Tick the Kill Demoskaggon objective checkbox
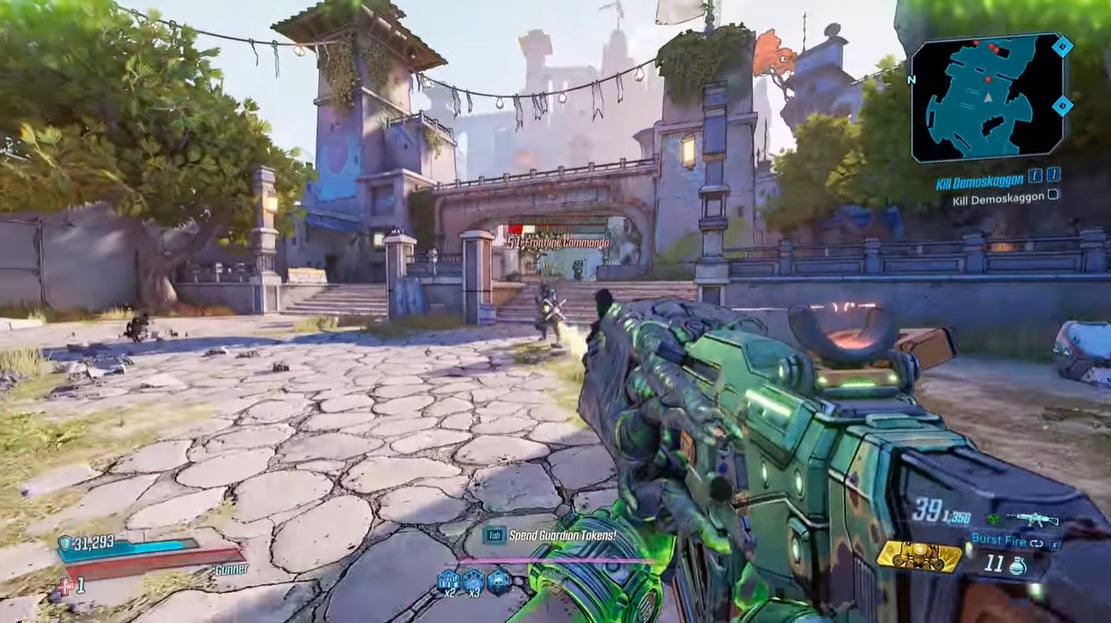 (x=1053, y=196)
